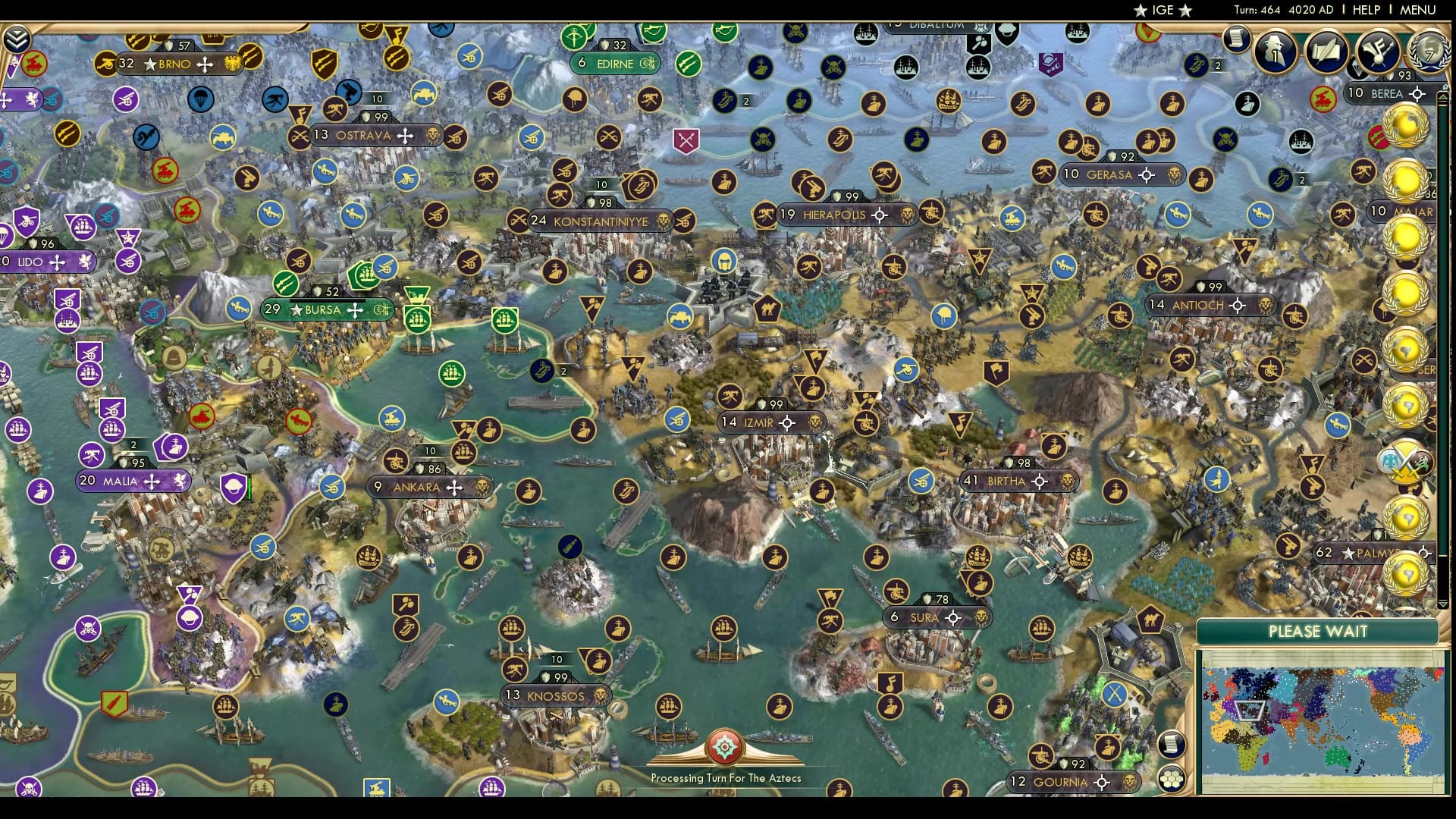1456x819 pixels.
Task: Select the Birtha city banner
Action: (1006, 481)
